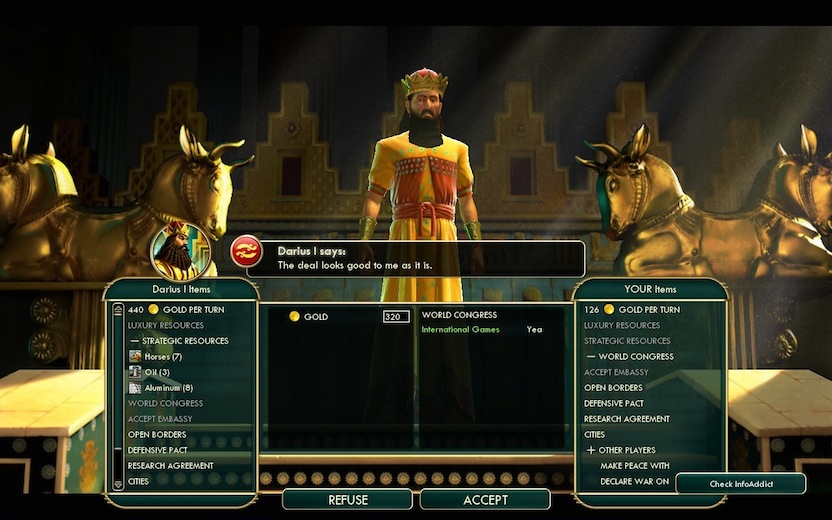Collapse Darius's Strategic Resources section
The height and width of the screenshot is (520, 832).
135,341
